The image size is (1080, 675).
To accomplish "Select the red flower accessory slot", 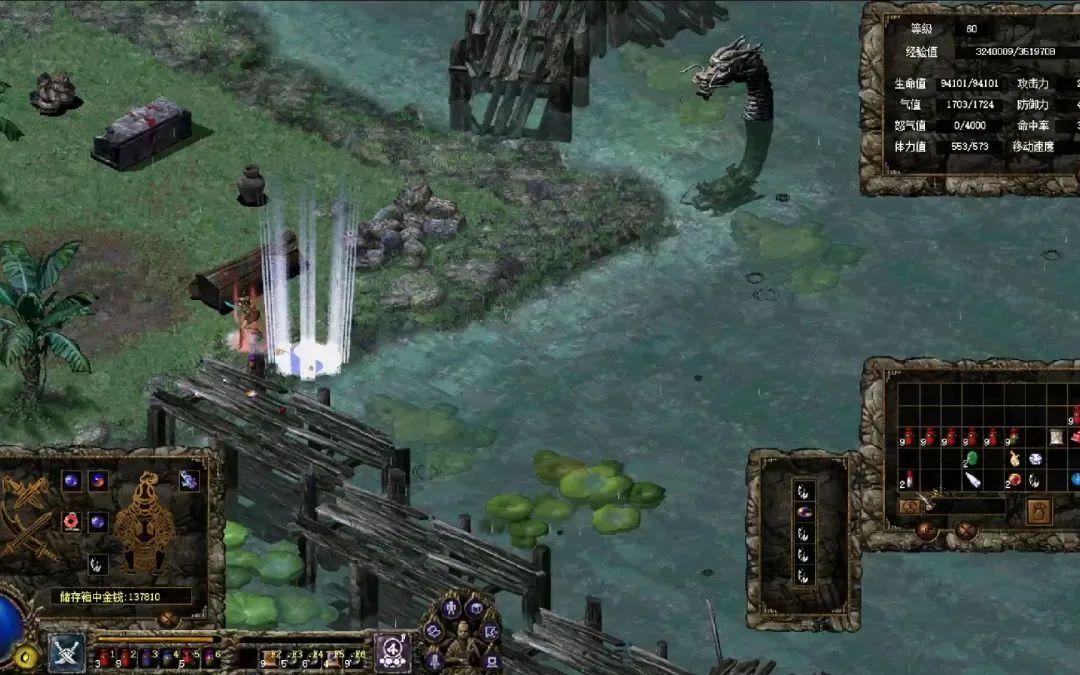I will [x=71, y=521].
